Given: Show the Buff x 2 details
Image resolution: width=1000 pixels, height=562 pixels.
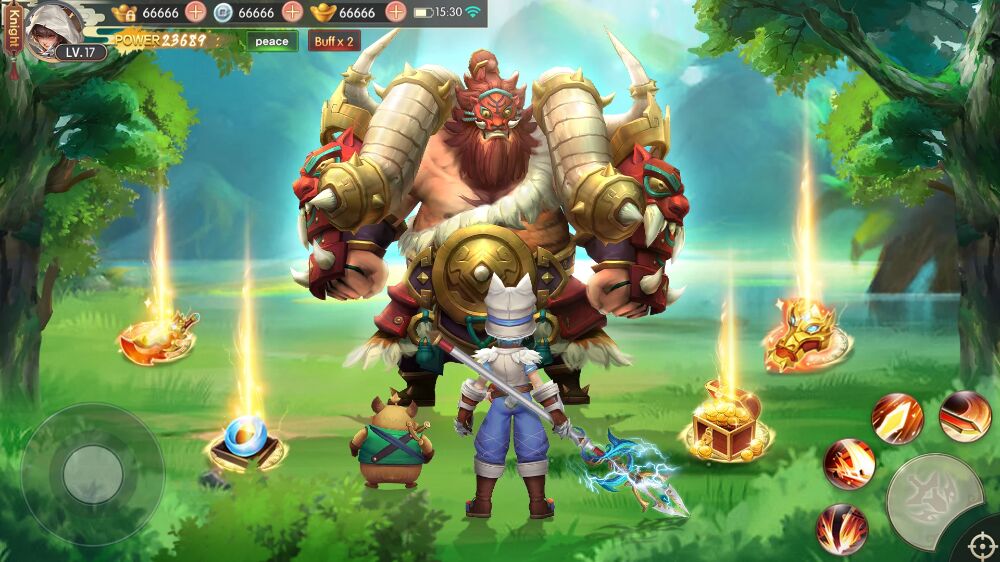Looking at the screenshot, I should click(x=334, y=41).
